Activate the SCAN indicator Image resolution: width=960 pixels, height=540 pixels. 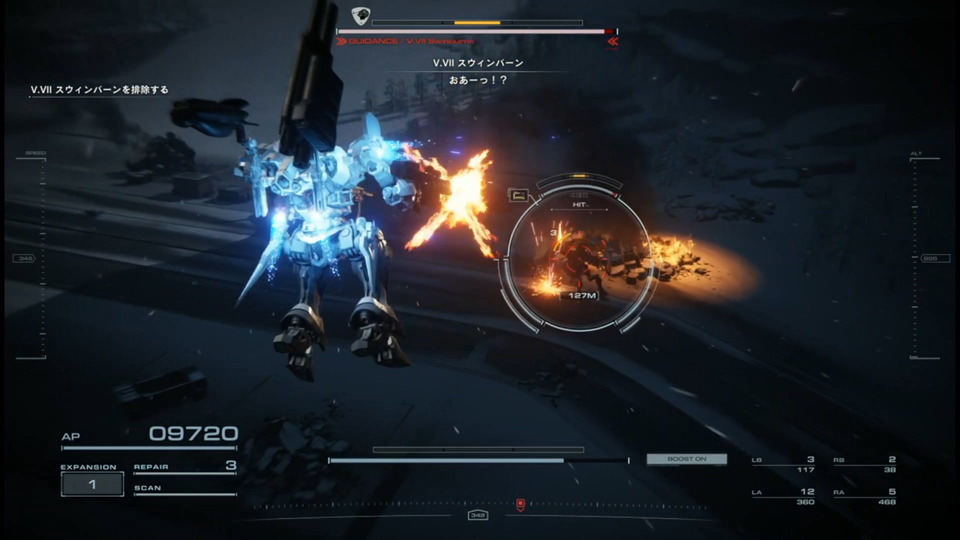[x=185, y=488]
